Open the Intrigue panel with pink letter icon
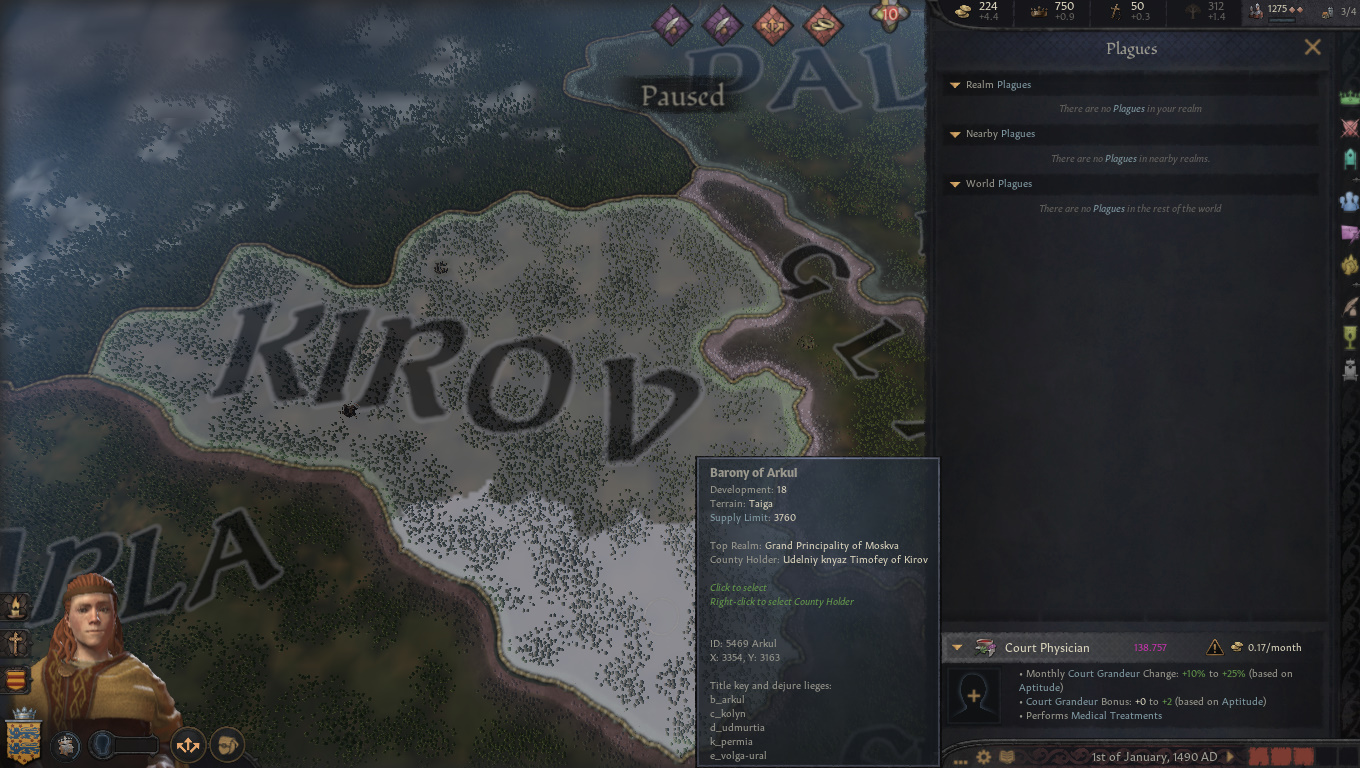The height and width of the screenshot is (768, 1360). pyautogui.click(x=1349, y=232)
